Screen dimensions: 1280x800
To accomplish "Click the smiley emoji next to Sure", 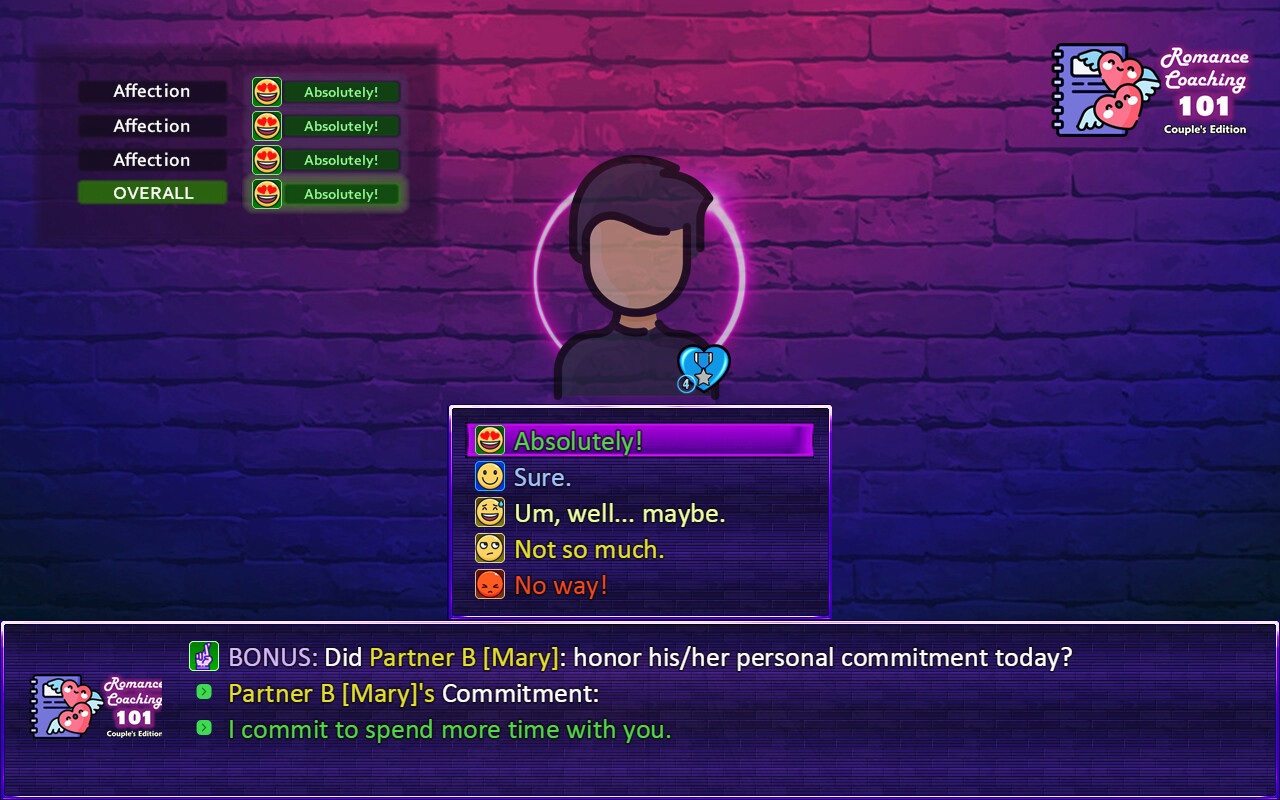I will click(489, 476).
